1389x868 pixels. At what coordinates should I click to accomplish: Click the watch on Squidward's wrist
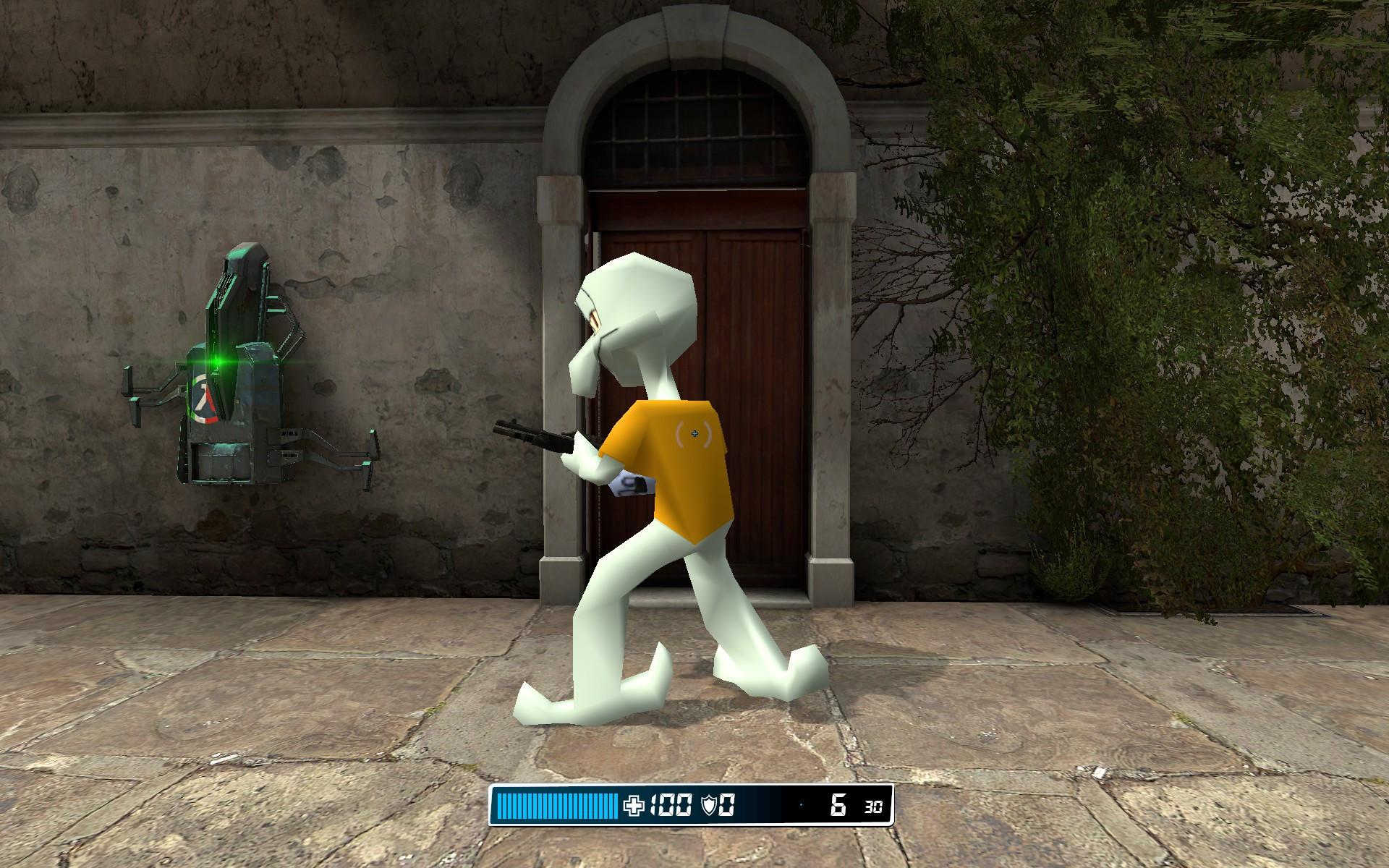[632, 486]
